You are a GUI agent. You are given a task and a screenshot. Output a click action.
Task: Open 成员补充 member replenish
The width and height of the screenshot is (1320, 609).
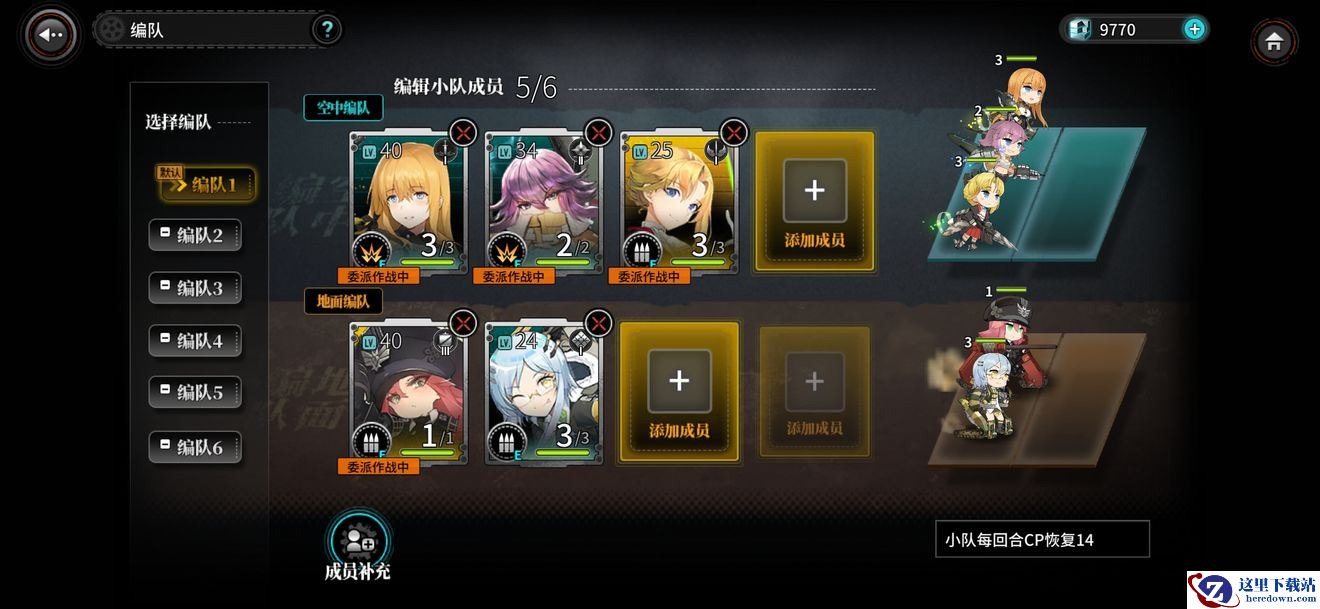click(x=357, y=545)
